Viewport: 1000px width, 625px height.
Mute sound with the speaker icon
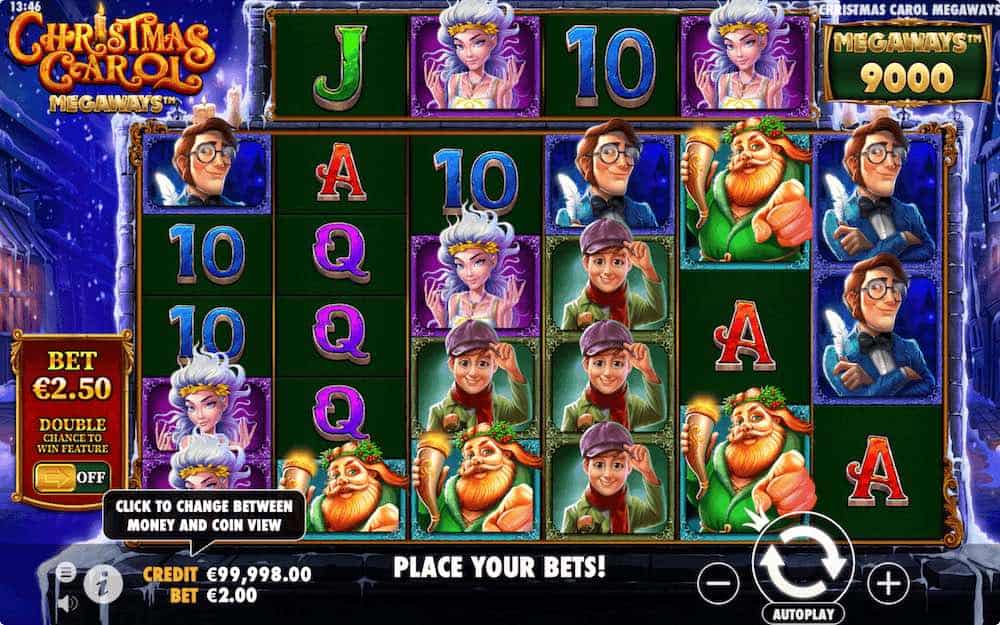(66, 603)
